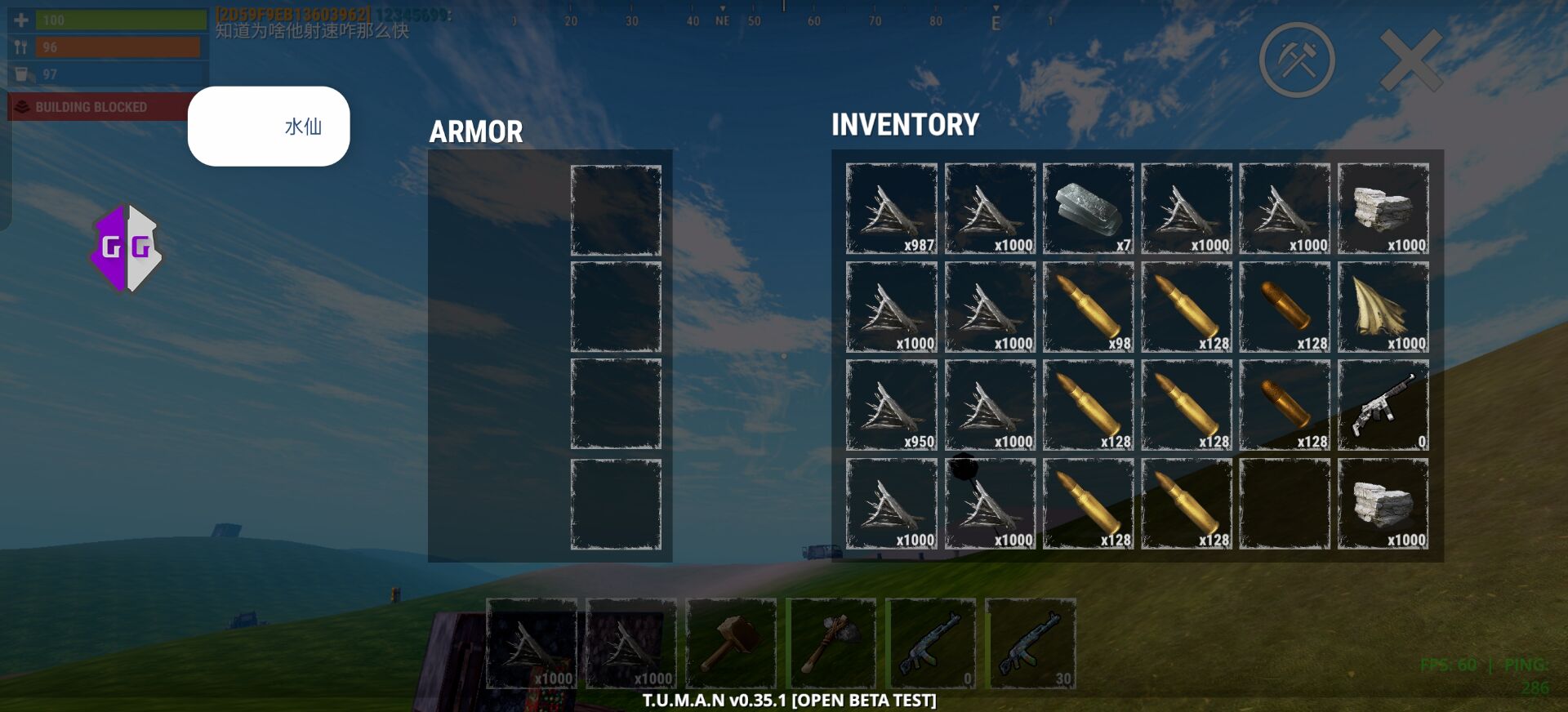Open the crafting menu with the hammer-and-pickaxe icon
Screen dimensions: 1568x712
point(1297,60)
